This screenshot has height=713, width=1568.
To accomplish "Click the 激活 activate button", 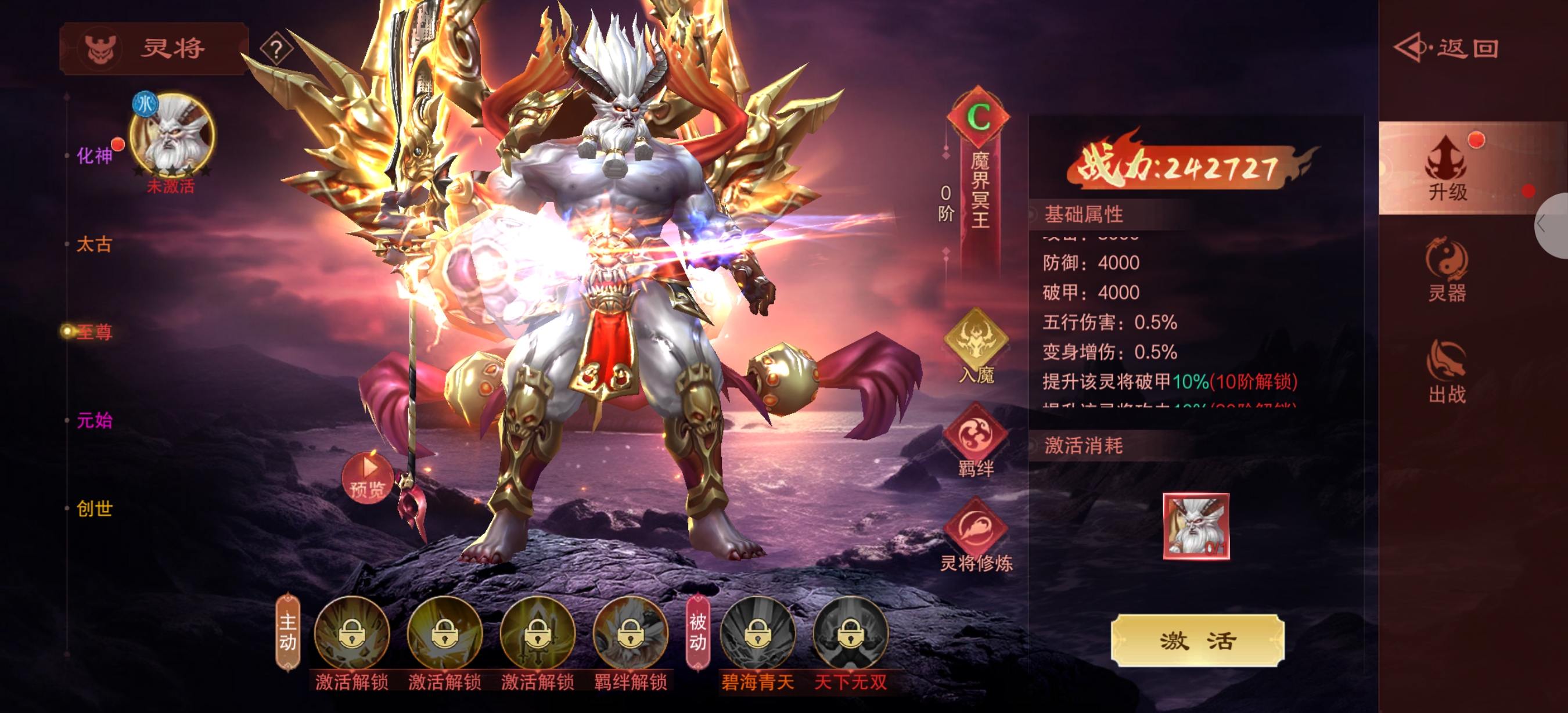I will coord(1197,640).
